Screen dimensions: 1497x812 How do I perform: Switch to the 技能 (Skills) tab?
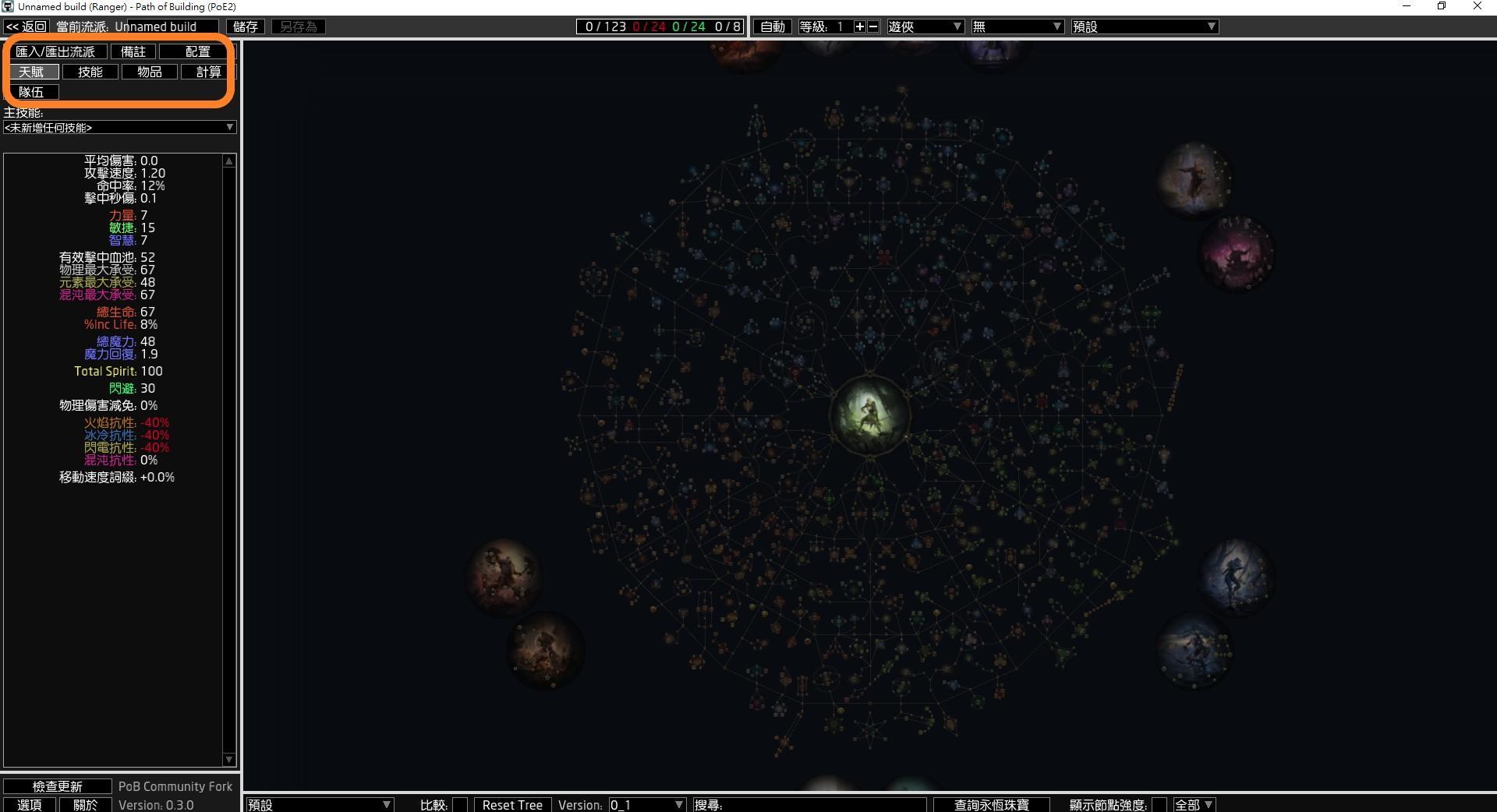pyautogui.click(x=90, y=72)
